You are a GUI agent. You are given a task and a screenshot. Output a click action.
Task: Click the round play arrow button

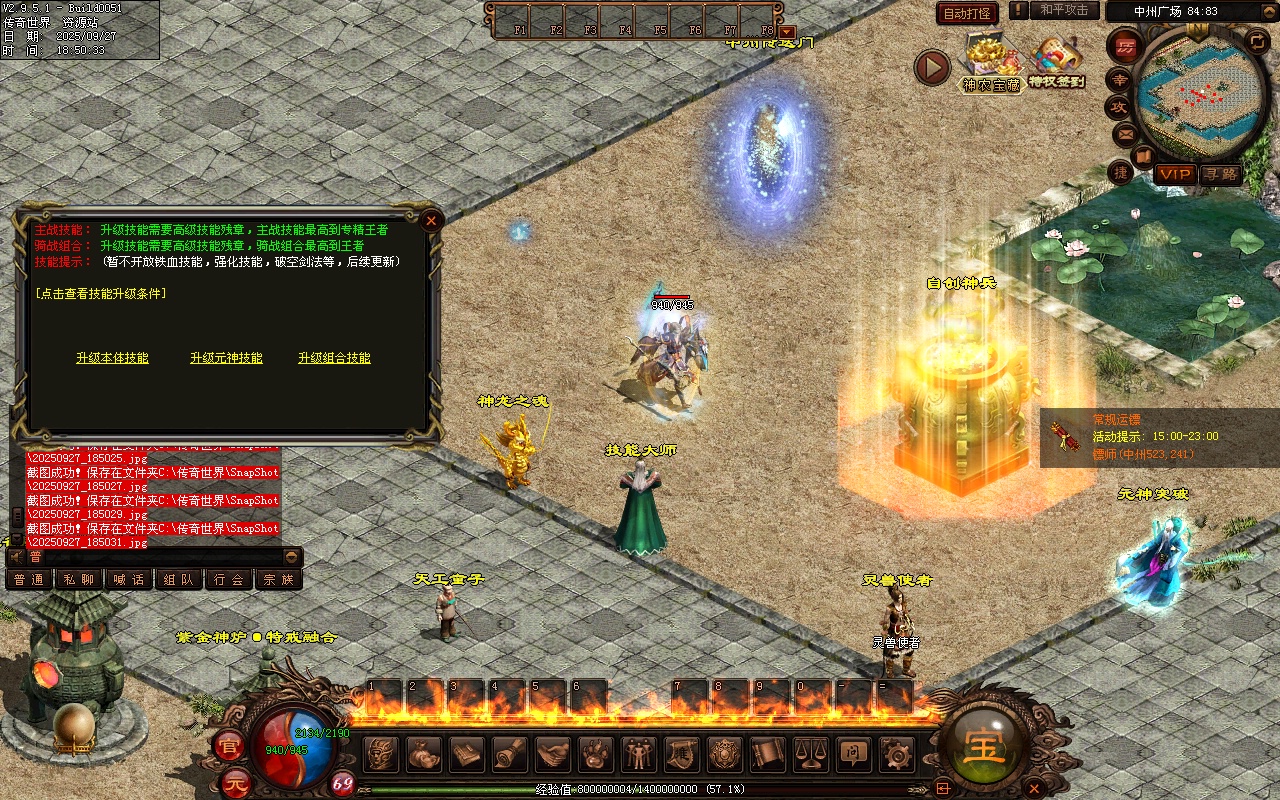tap(932, 68)
